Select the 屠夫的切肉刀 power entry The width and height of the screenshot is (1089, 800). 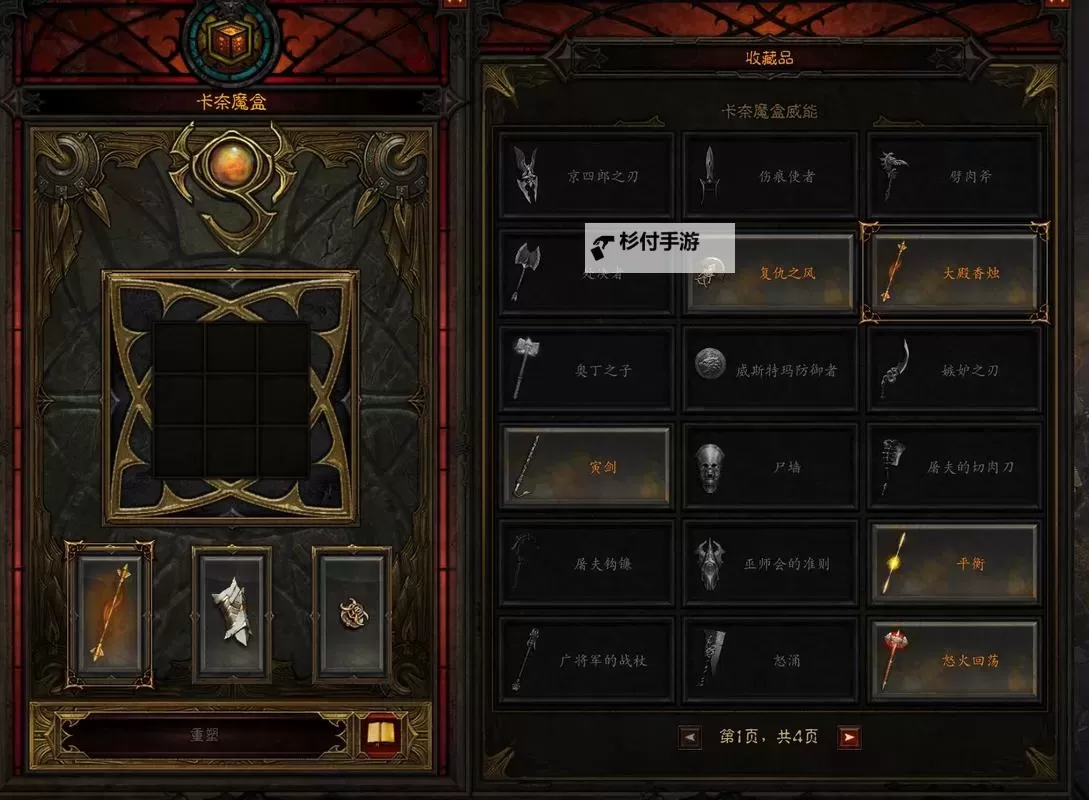(955, 467)
